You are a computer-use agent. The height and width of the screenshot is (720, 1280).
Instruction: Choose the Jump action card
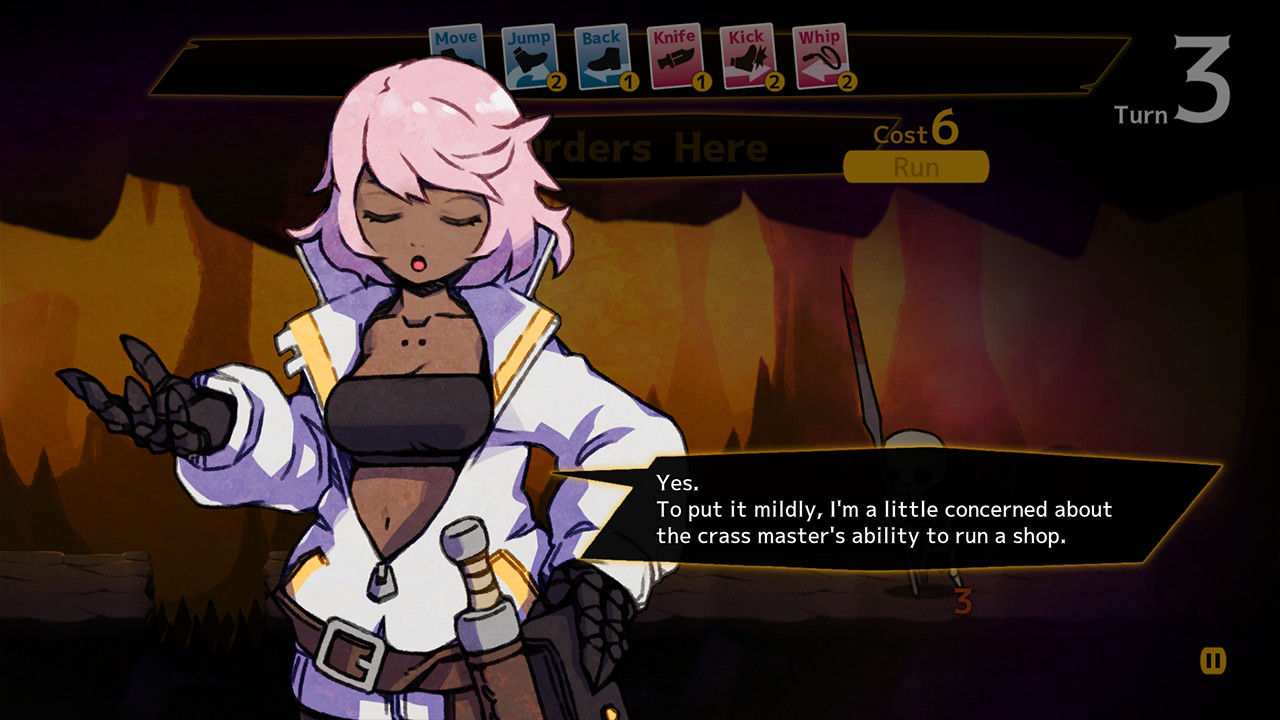[529, 57]
